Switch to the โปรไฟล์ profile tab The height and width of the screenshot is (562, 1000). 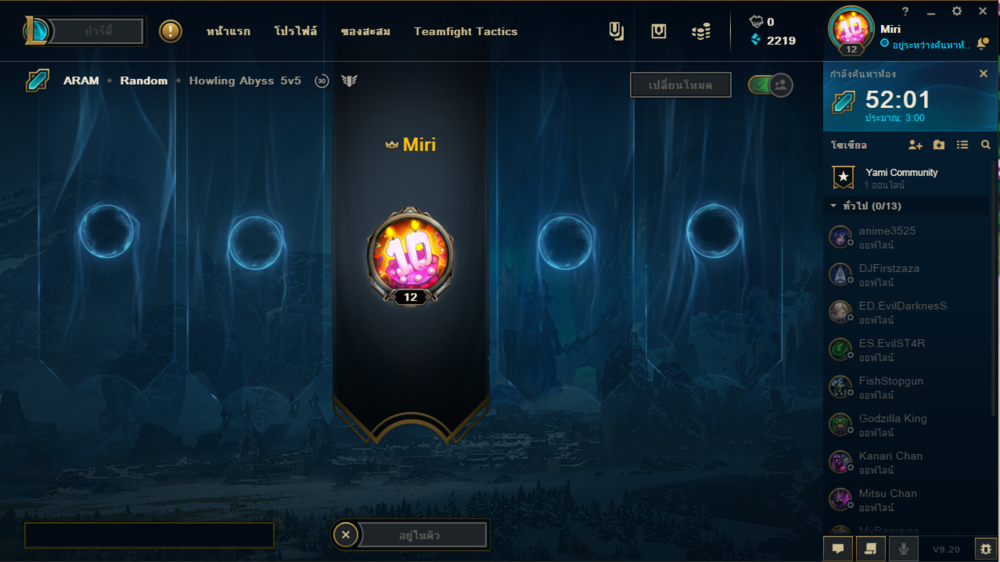click(x=295, y=32)
